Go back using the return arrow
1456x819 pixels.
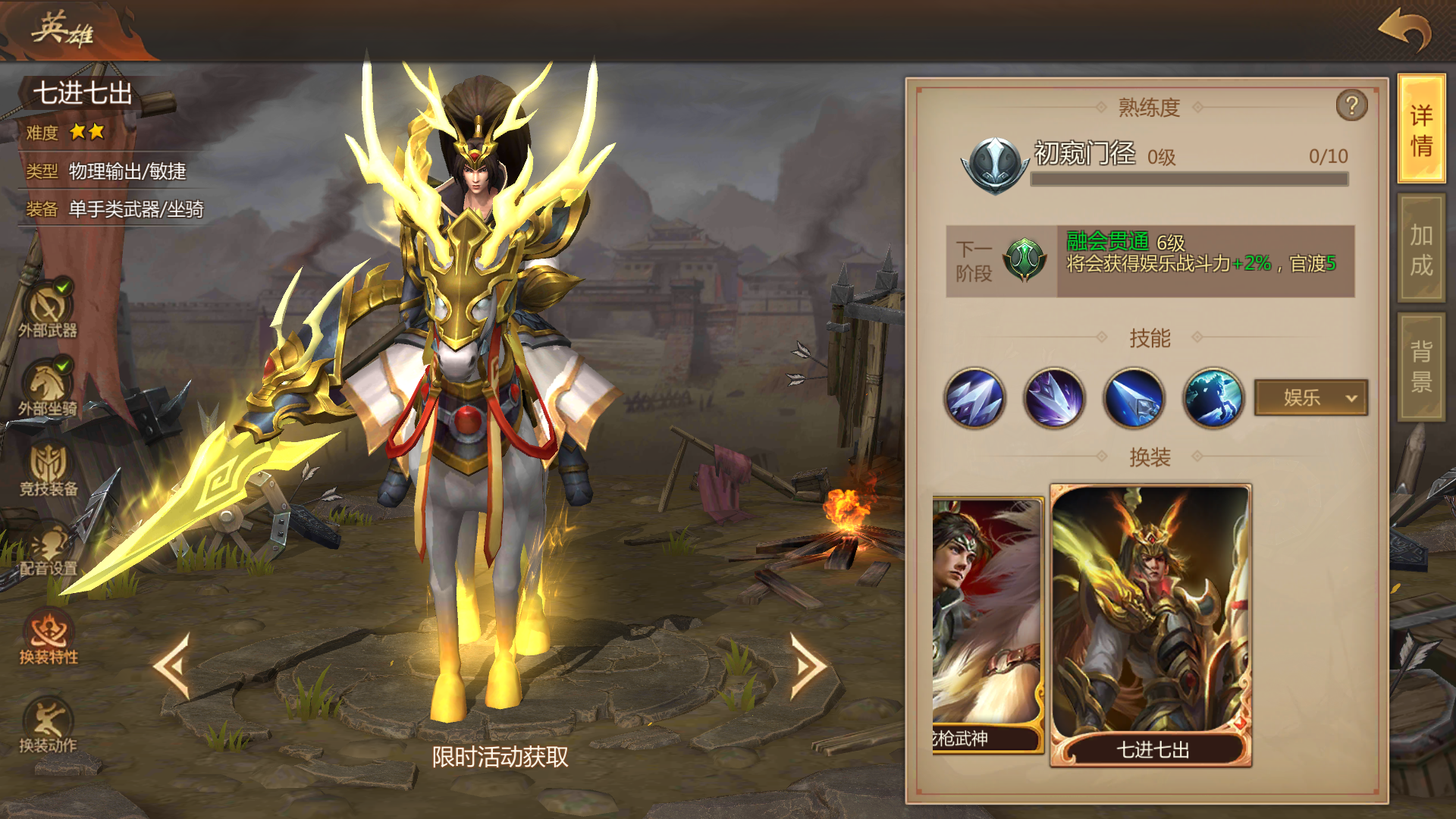pyautogui.click(x=1404, y=30)
